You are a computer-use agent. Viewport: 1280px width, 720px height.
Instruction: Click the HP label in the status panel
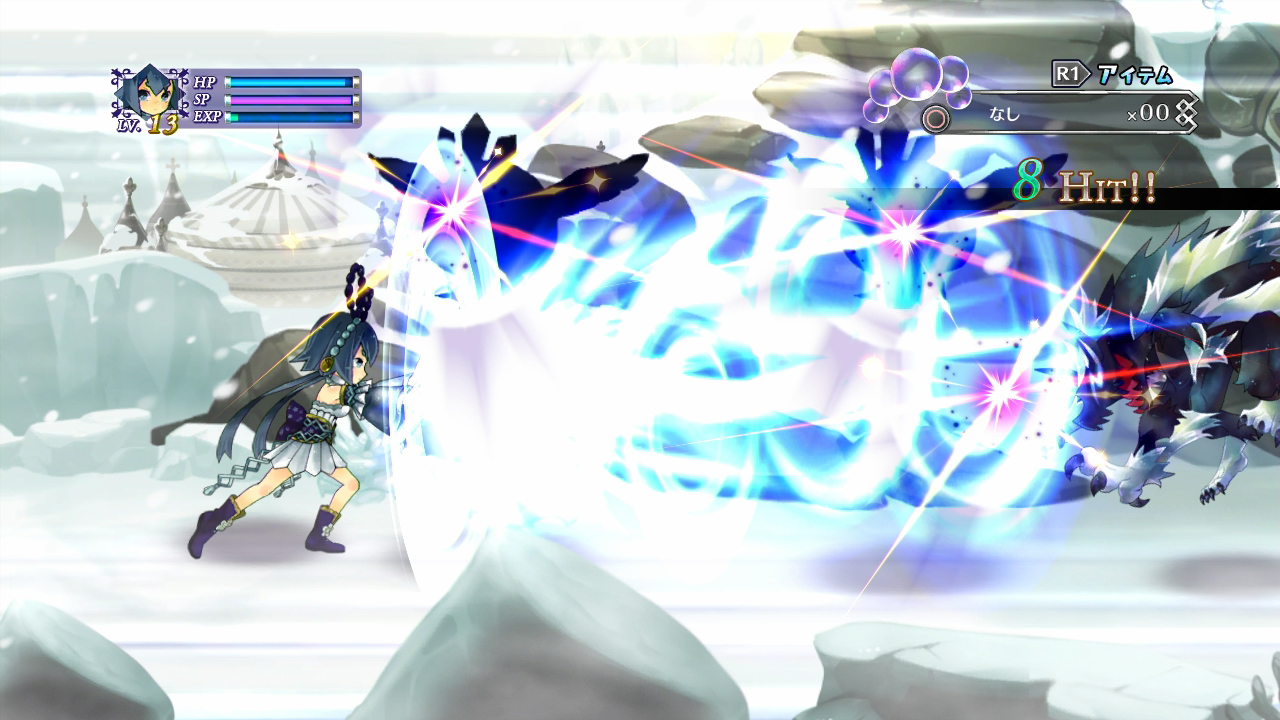tap(205, 82)
